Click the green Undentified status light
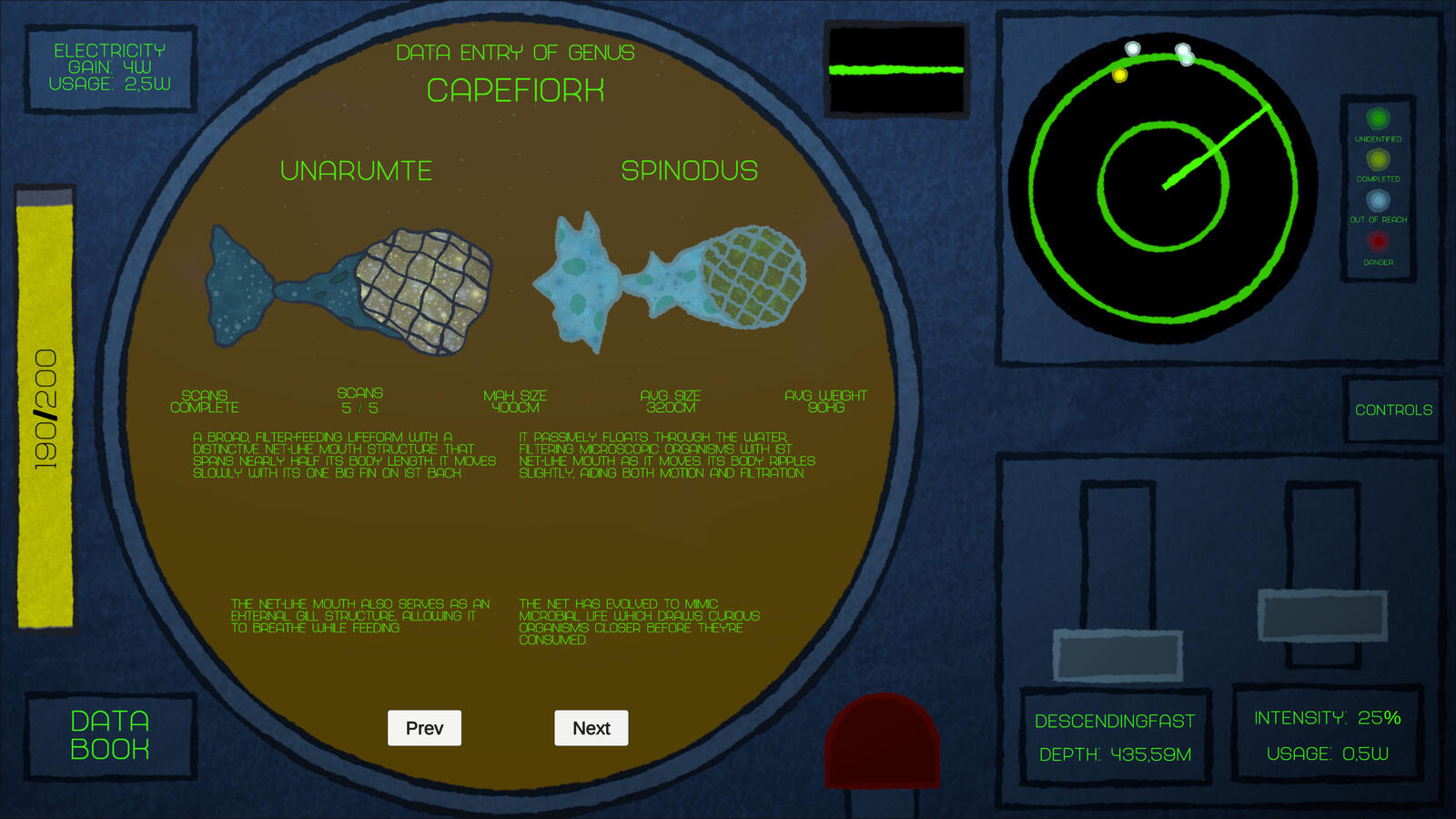 1376,119
